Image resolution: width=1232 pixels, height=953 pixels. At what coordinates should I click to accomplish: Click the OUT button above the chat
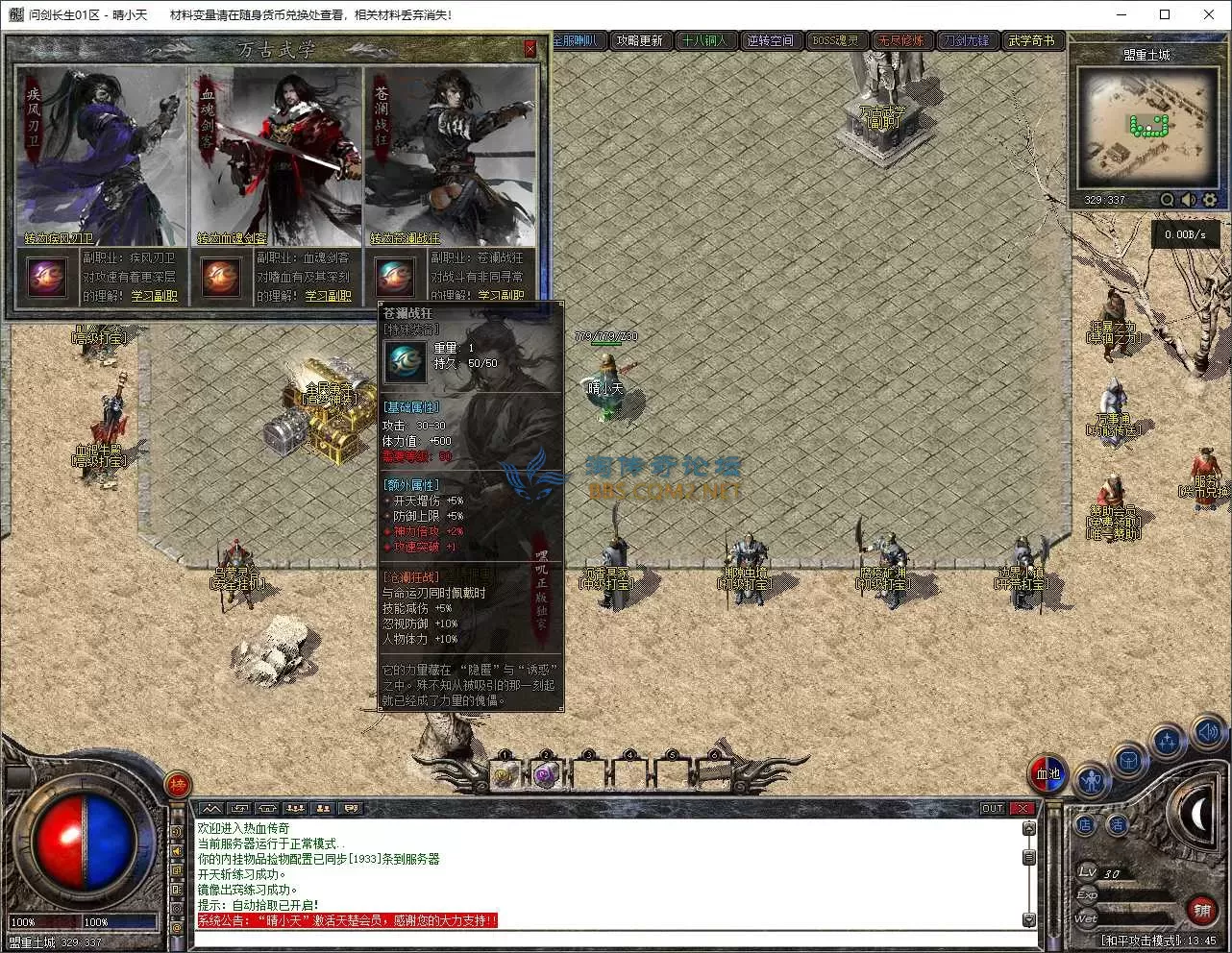[993, 809]
